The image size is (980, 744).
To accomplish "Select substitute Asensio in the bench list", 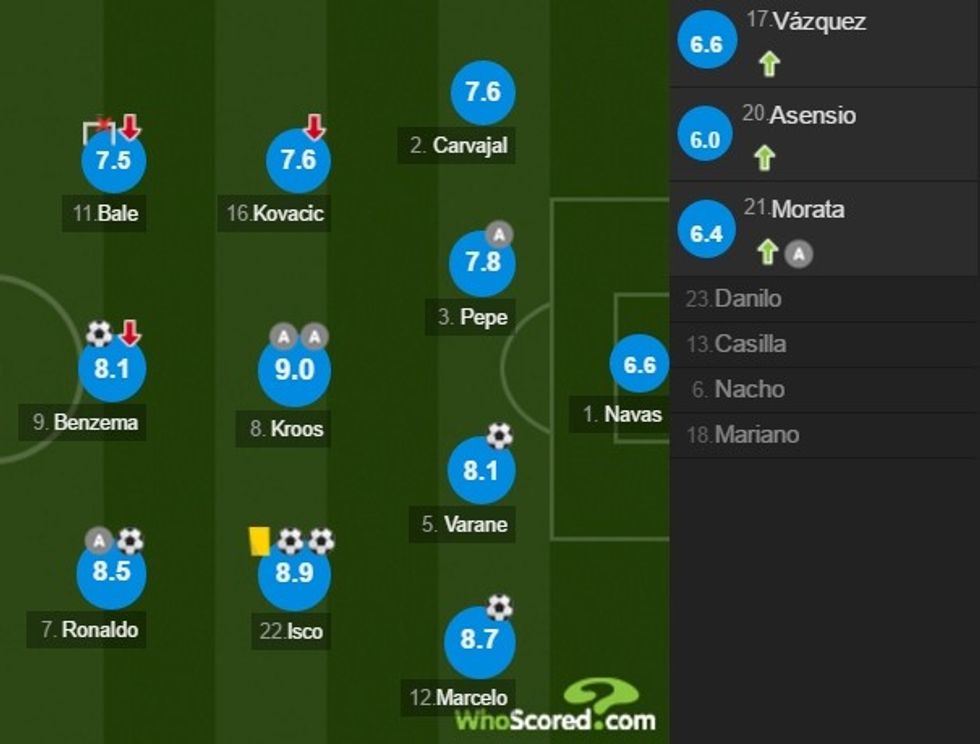I will [x=824, y=136].
